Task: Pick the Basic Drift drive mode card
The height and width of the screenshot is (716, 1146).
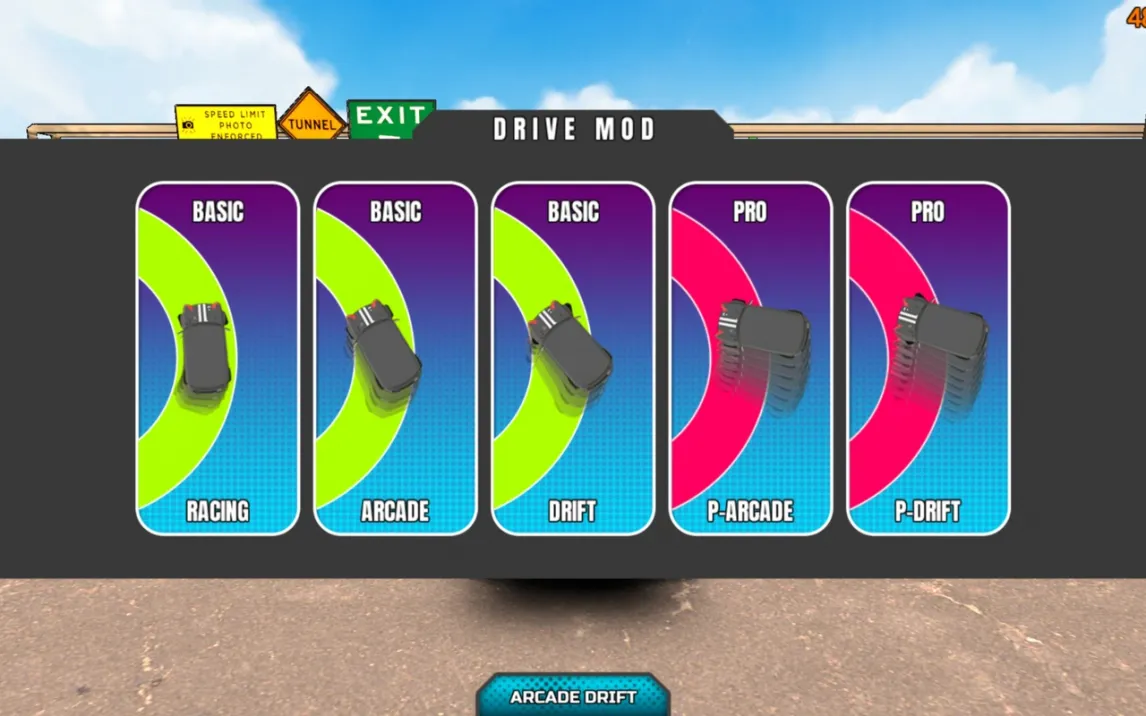Action: coord(573,358)
